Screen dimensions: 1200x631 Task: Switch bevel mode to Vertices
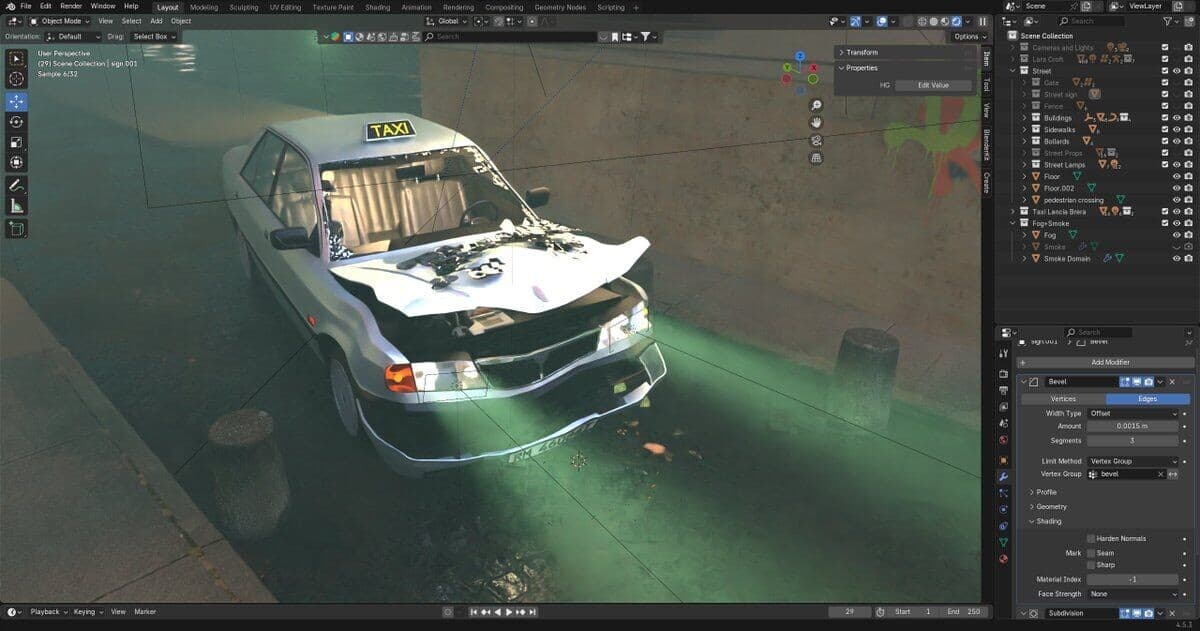click(x=1063, y=399)
